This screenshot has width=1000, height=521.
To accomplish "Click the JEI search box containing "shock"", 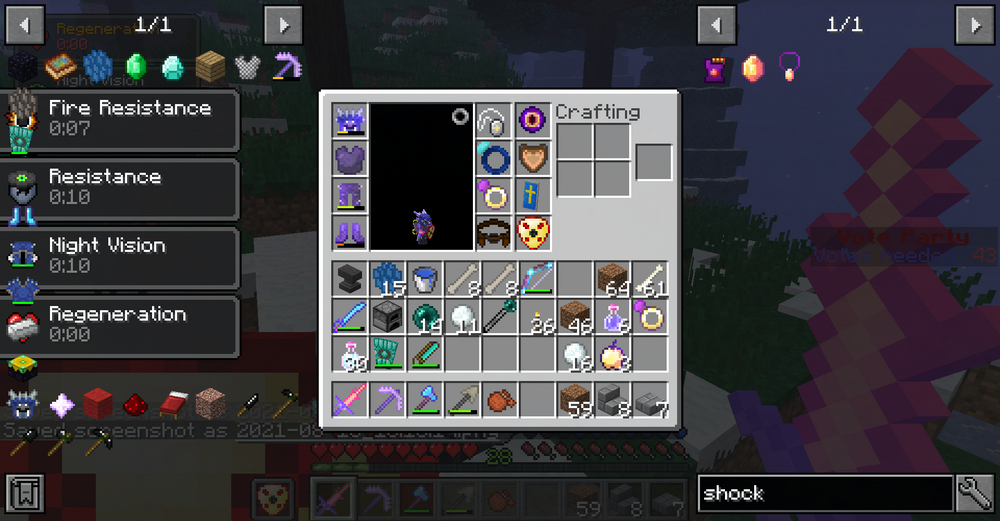I will pos(824,493).
